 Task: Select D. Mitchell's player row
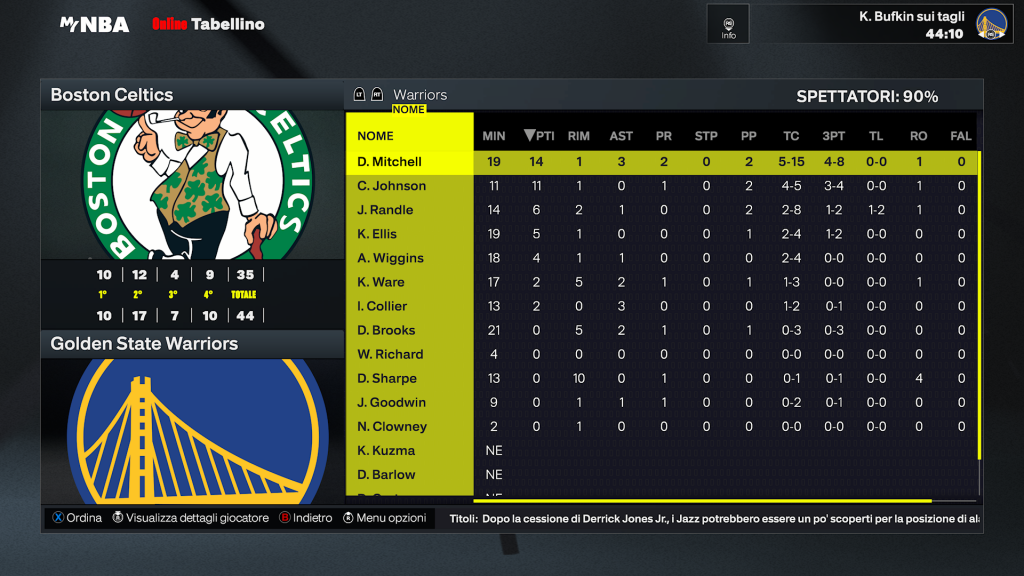(x=390, y=162)
